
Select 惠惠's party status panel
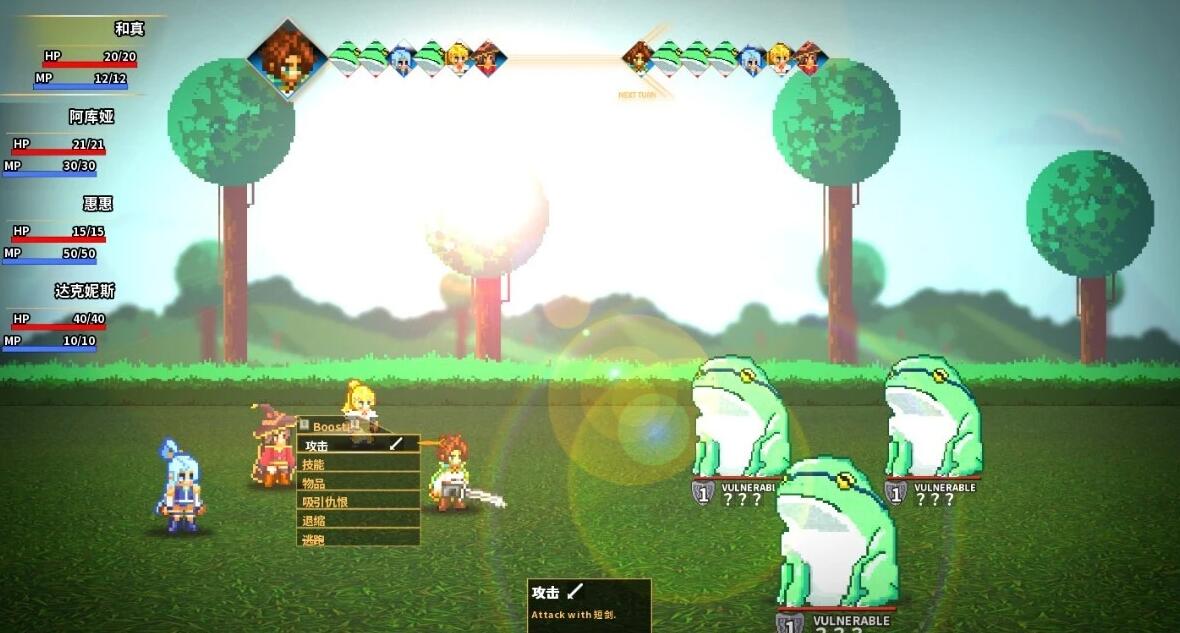60,230
